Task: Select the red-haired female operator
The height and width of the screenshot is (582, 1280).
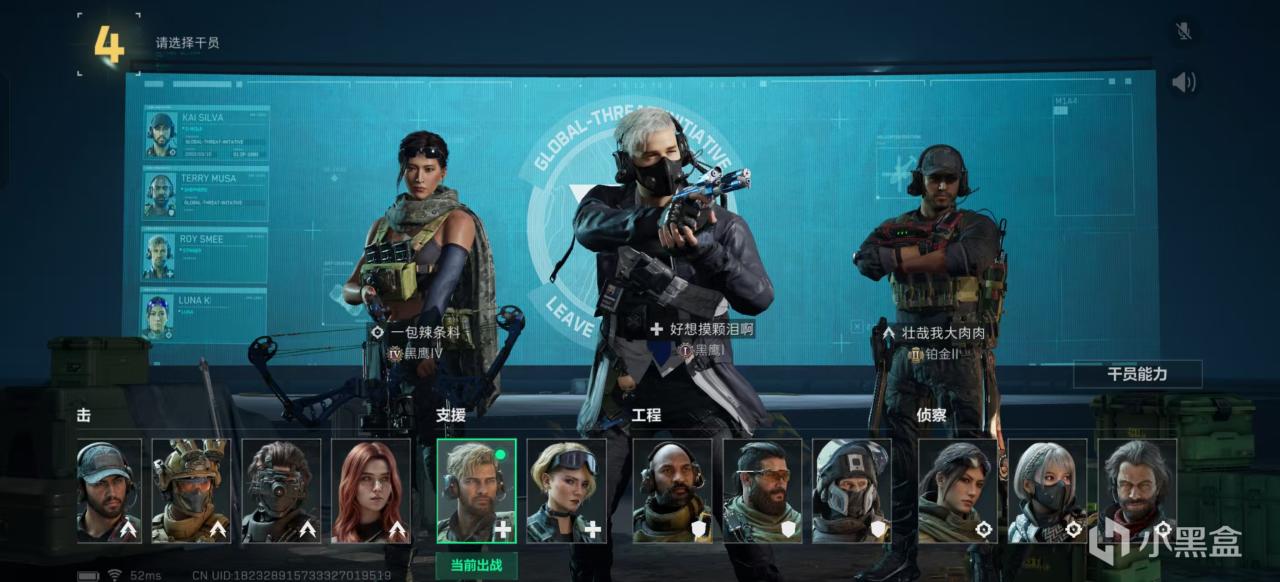Action: (x=371, y=490)
